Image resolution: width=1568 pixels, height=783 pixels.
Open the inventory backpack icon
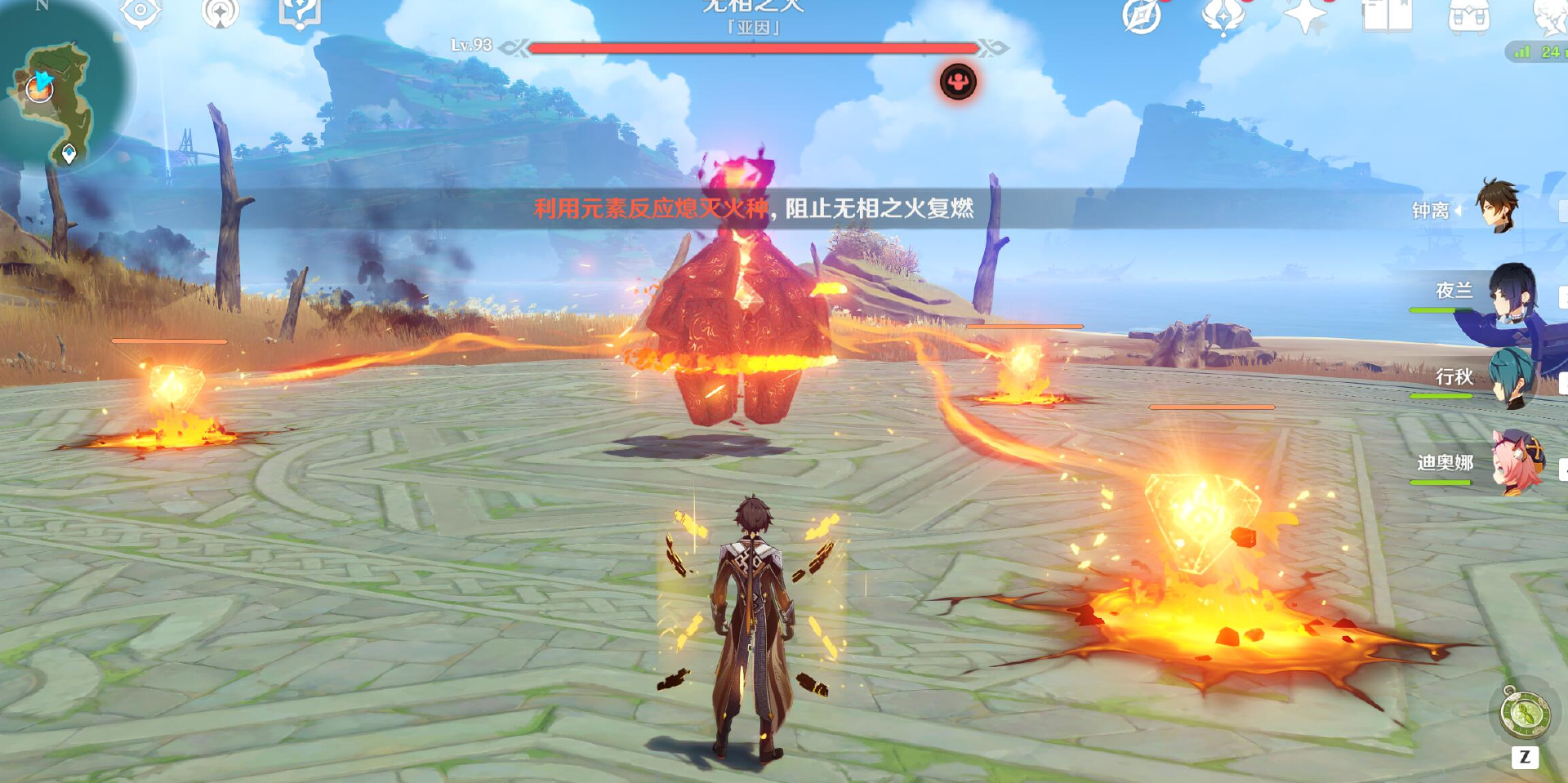pyautogui.click(x=1468, y=15)
